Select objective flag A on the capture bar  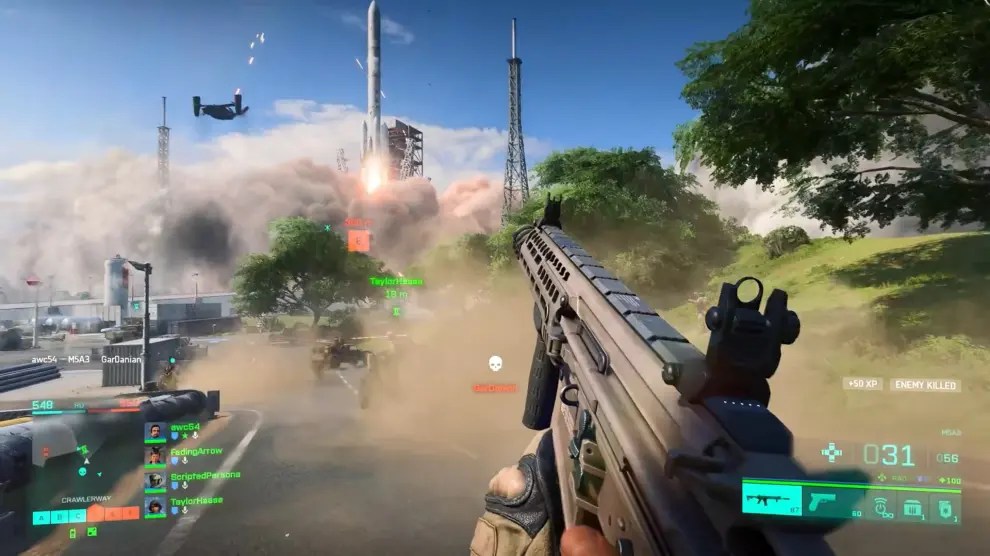coord(41,517)
